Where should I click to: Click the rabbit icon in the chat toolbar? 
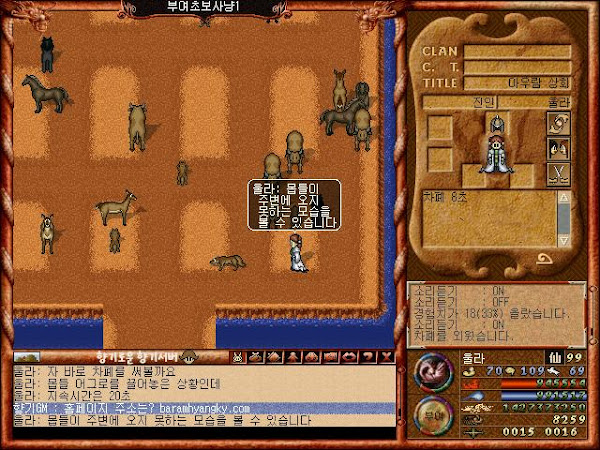click(238, 357)
